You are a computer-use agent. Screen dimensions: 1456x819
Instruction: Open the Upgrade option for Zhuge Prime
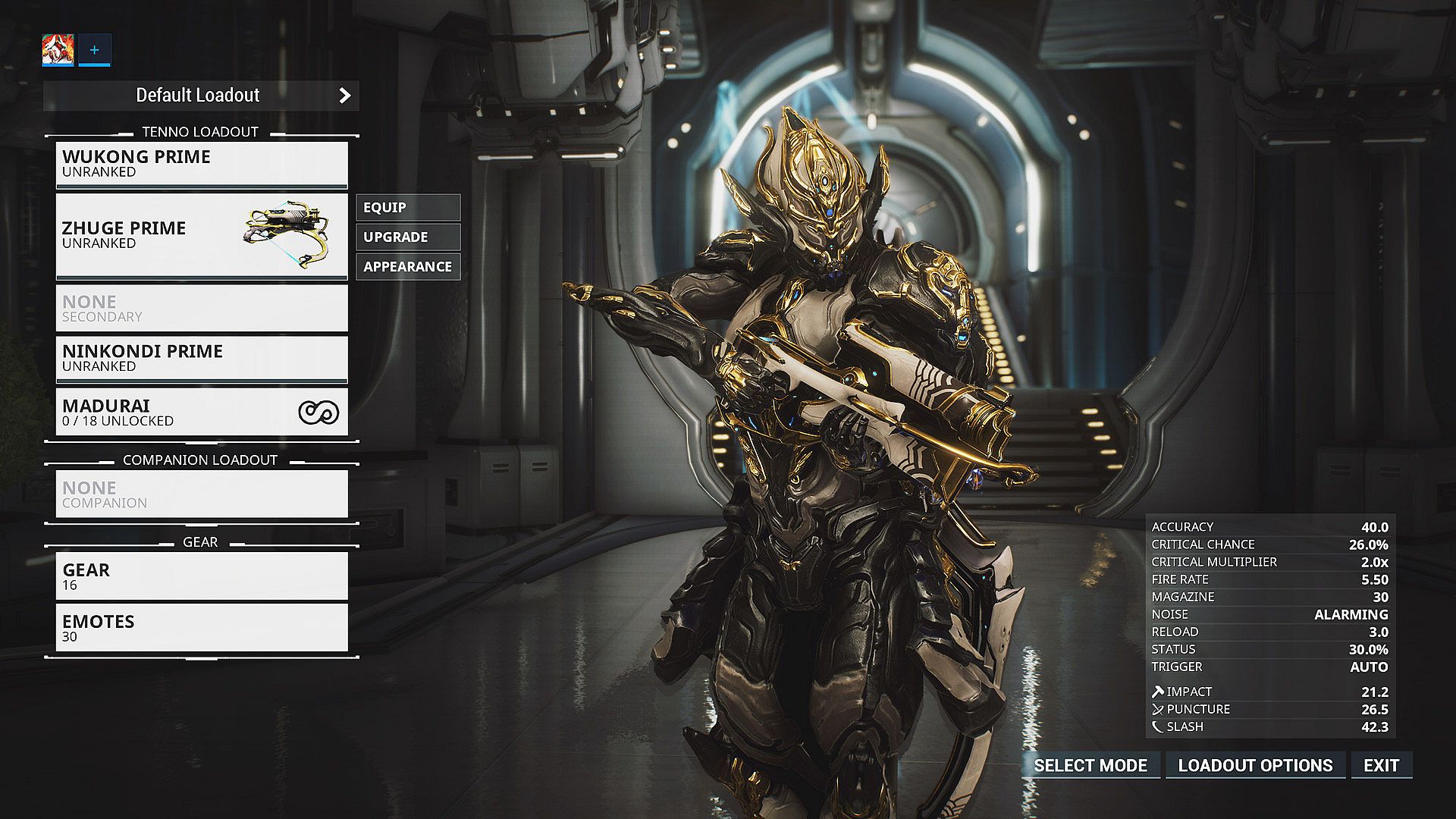click(408, 237)
